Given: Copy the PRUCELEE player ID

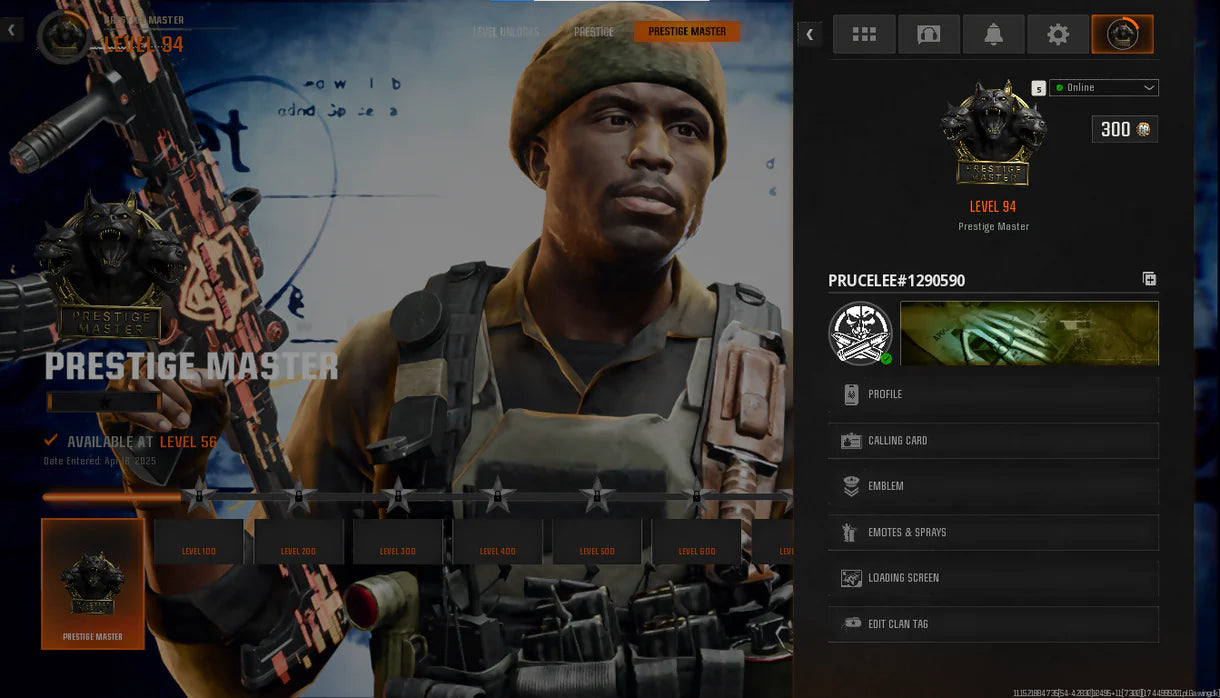Looking at the screenshot, I should [x=1149, y=280].
